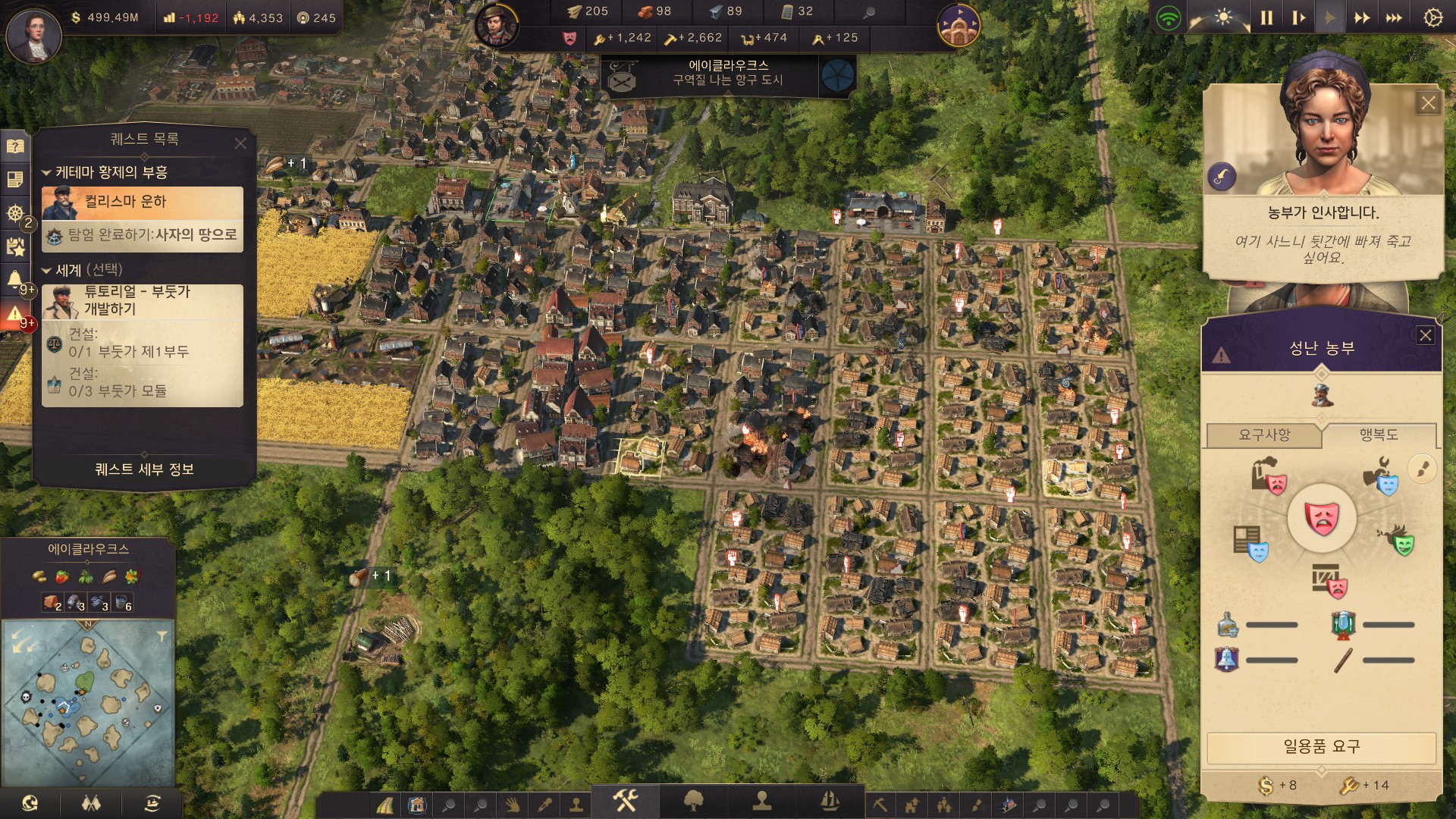This screenshot has width=1456, height=819.
Task: Select the 튜토리얼 - 부둣가 개발하기 quest
Action: coord(143,300)
